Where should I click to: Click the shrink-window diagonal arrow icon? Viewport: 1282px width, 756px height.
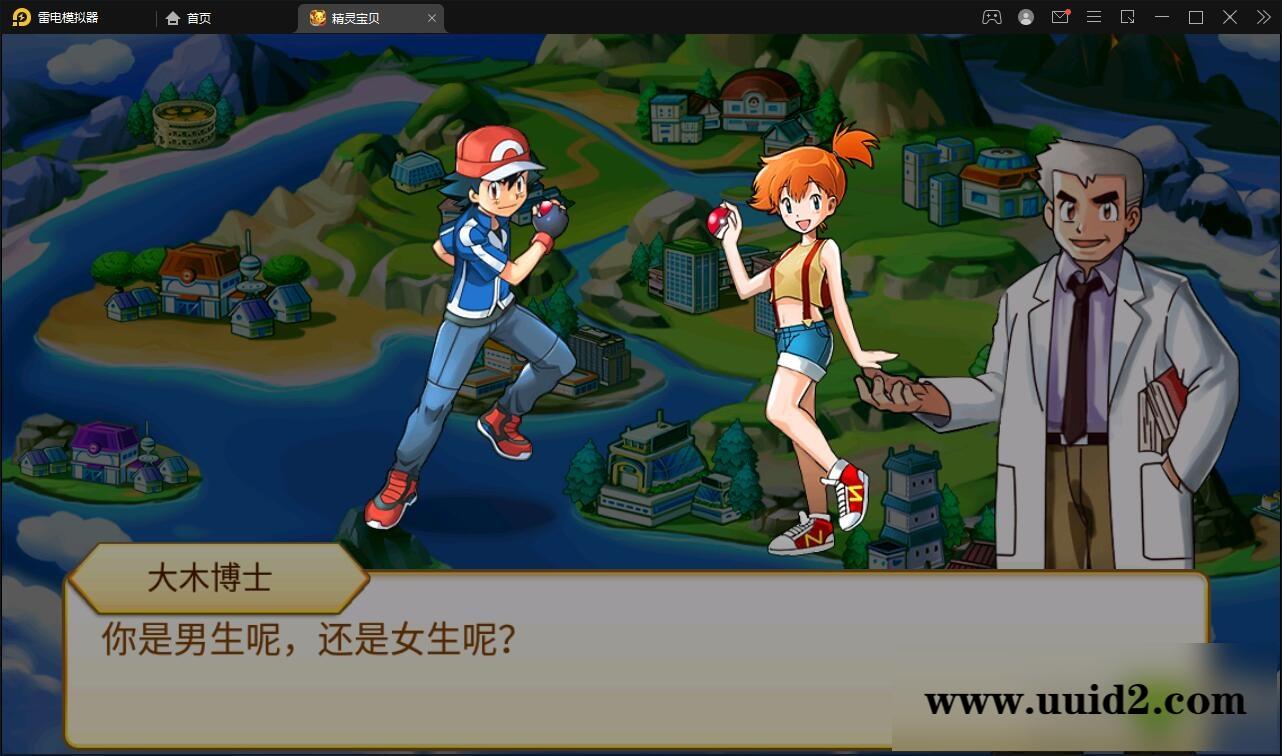coord(1128,17)
